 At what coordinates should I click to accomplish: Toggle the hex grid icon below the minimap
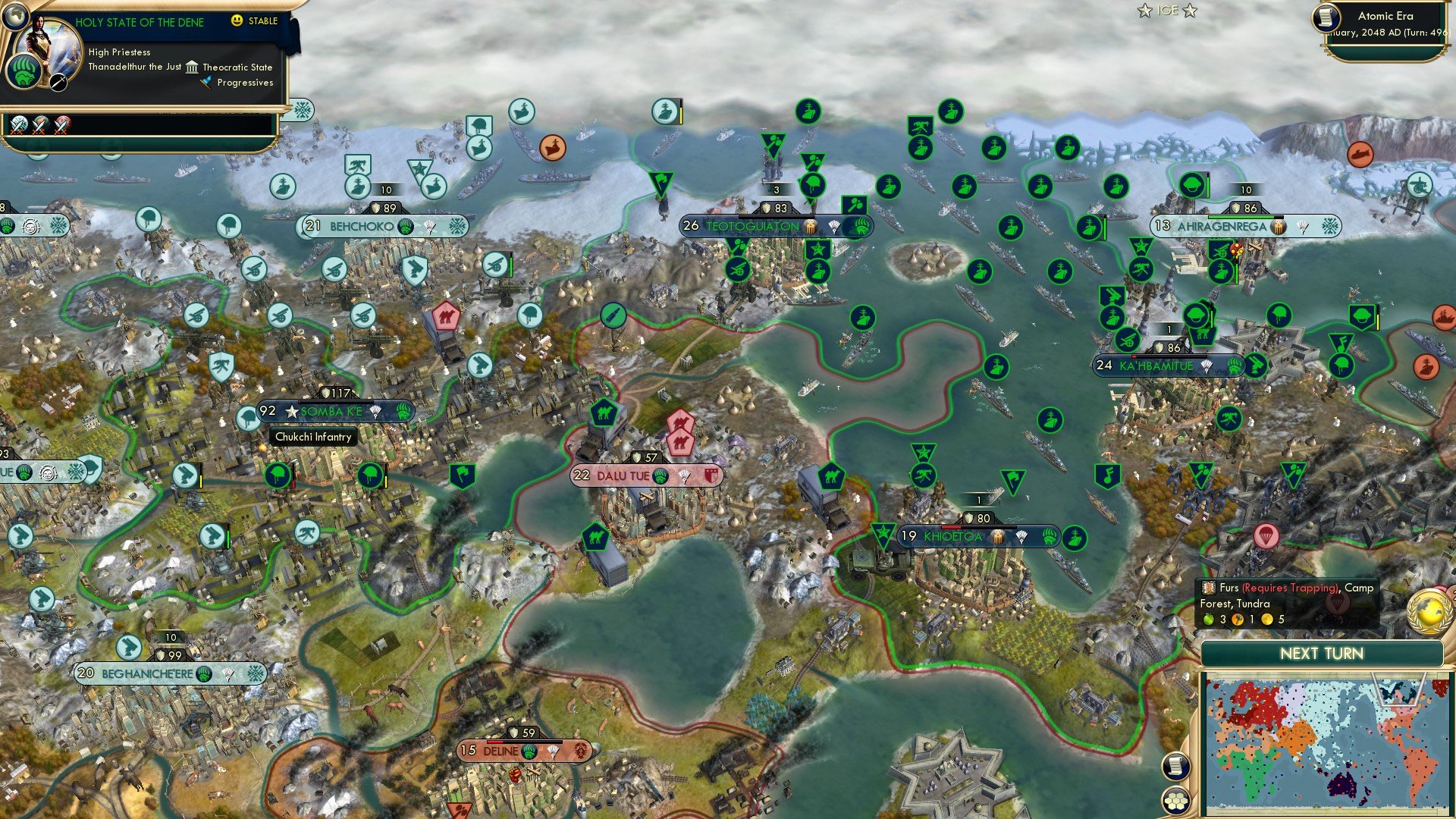tap(1175, 799)
